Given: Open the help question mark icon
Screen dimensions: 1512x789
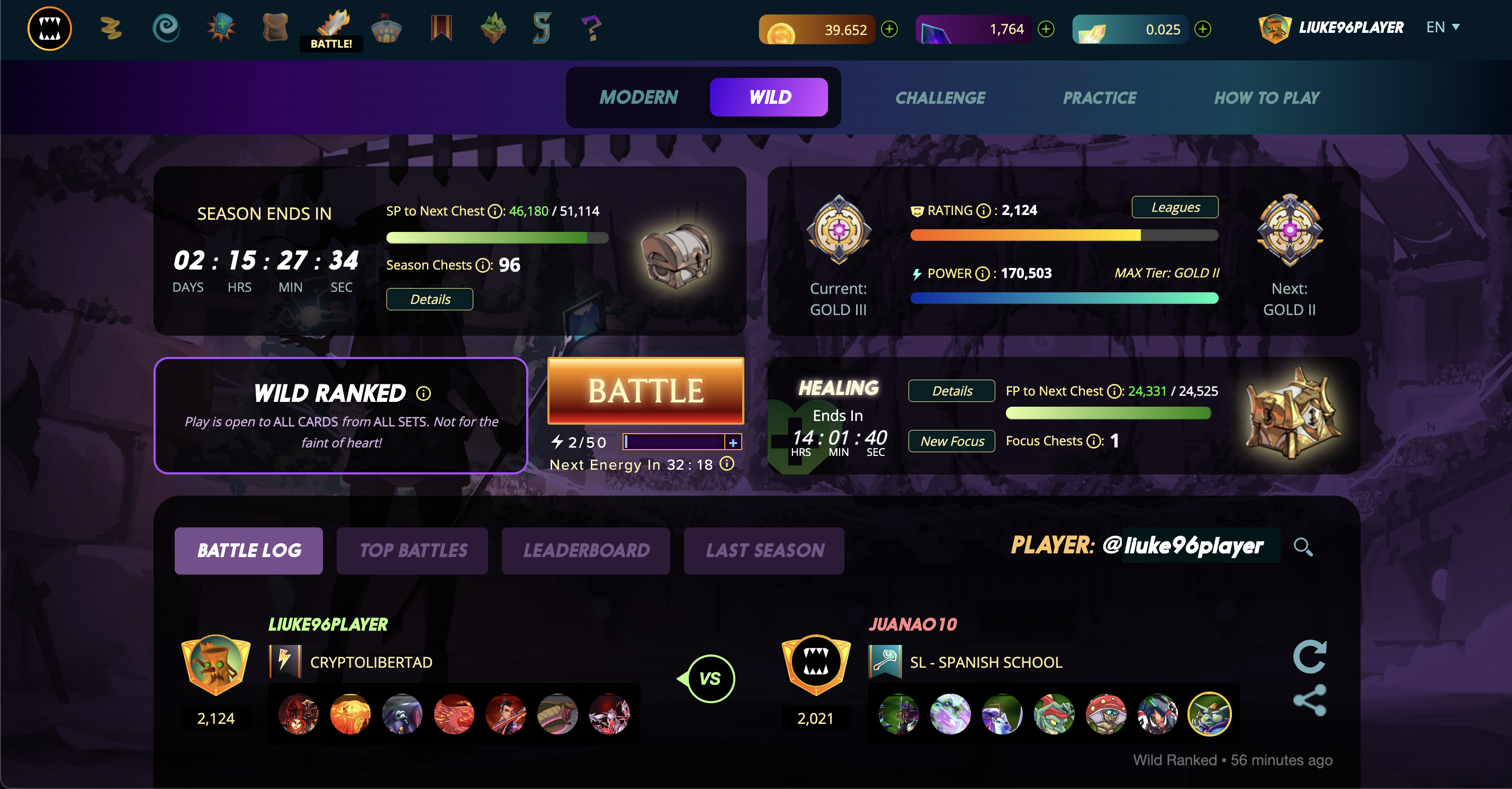Looking at the screenshot, I should [592, 28].
